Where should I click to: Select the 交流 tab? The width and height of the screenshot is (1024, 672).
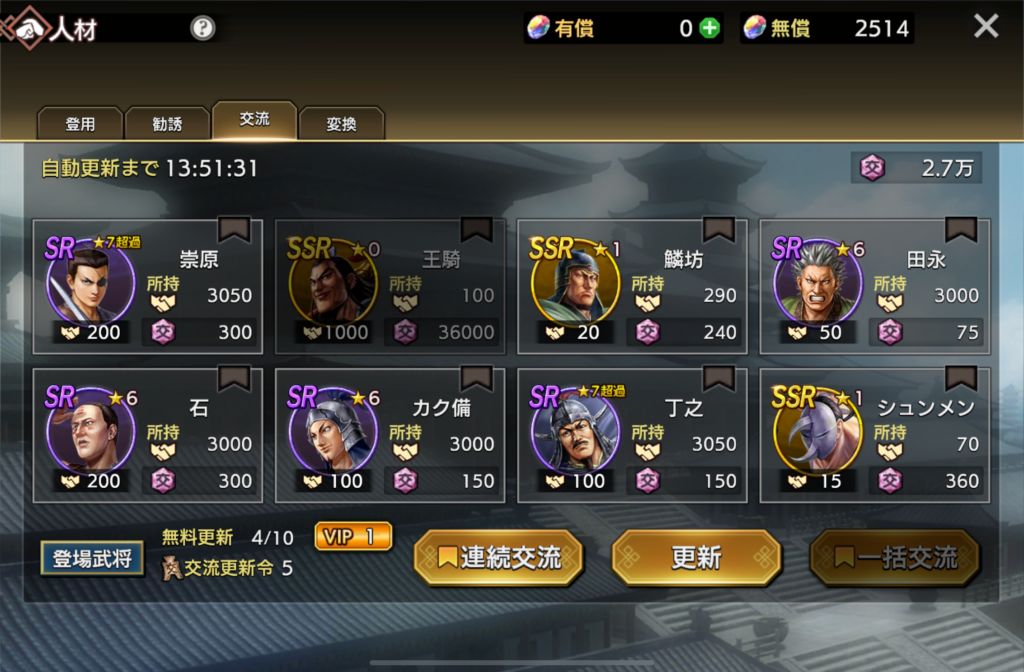tap(254, 120)
